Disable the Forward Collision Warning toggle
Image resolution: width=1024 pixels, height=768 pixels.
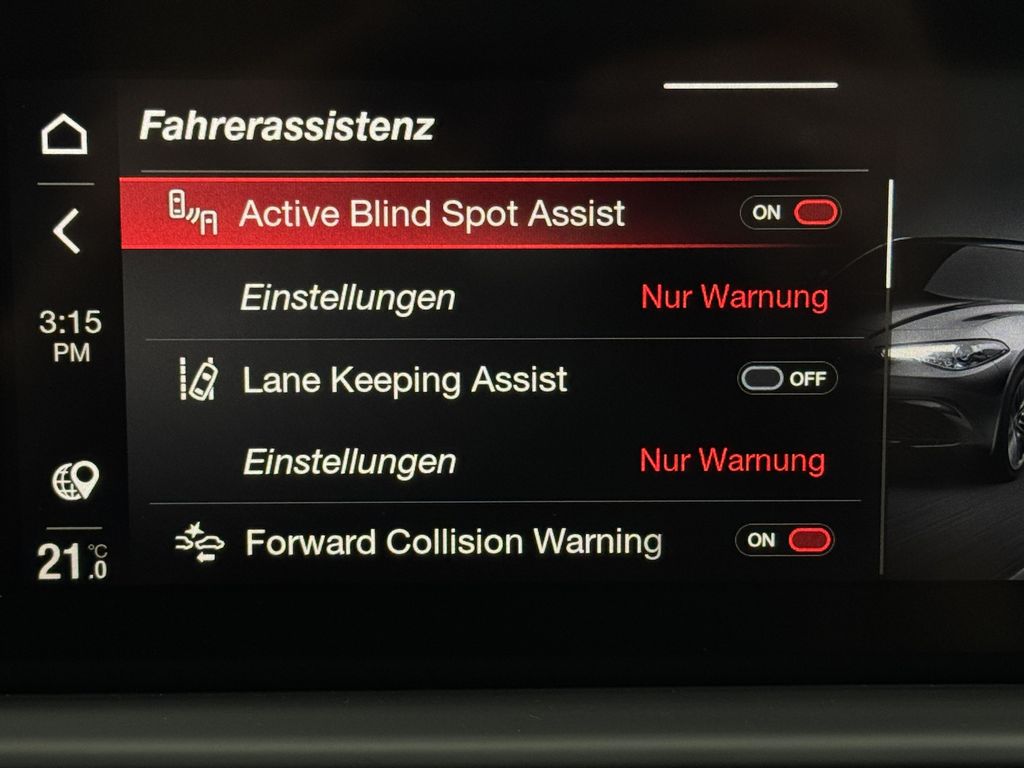point(785,540)
